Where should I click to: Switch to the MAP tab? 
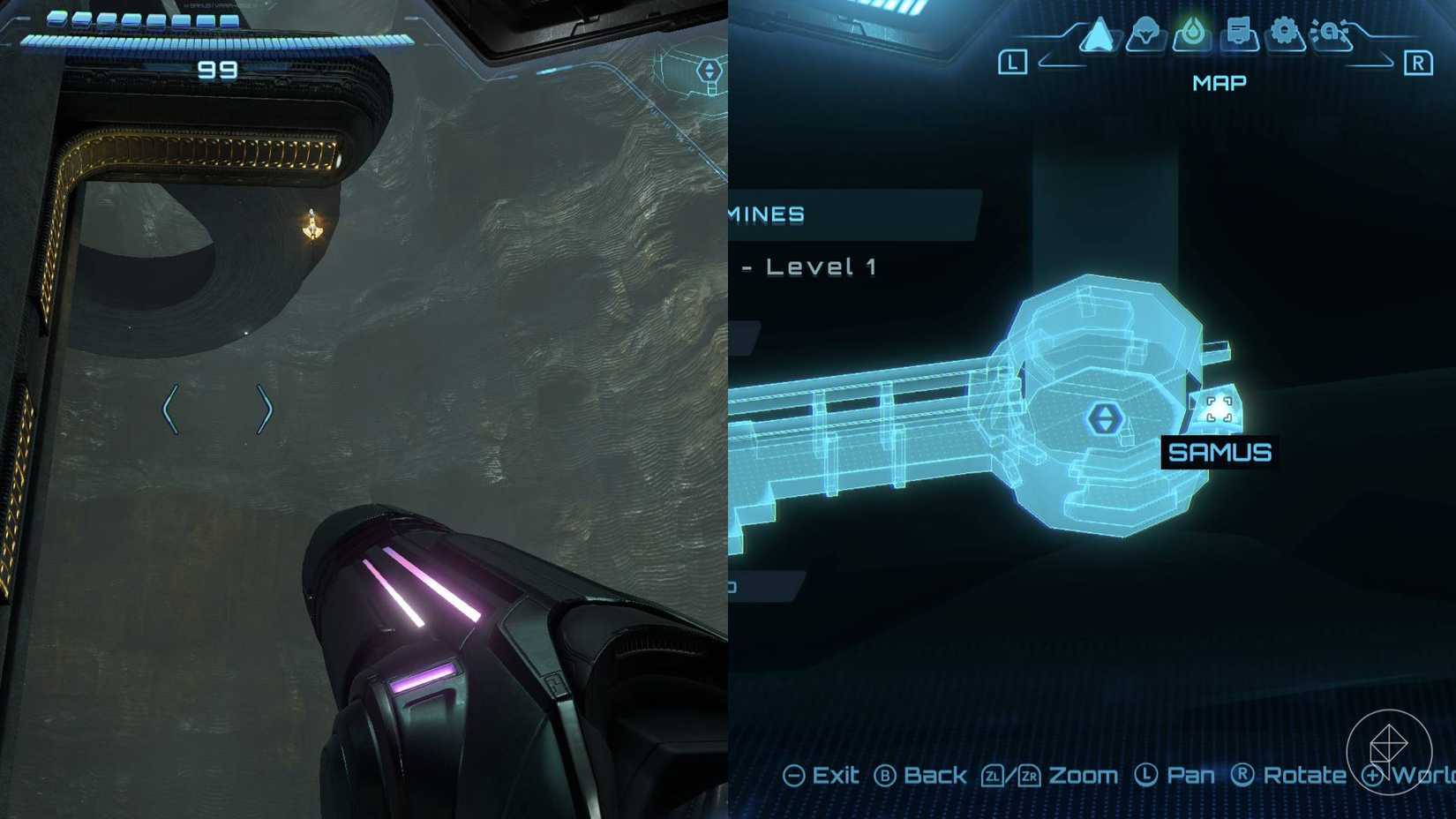click(x=1220, y=82)
